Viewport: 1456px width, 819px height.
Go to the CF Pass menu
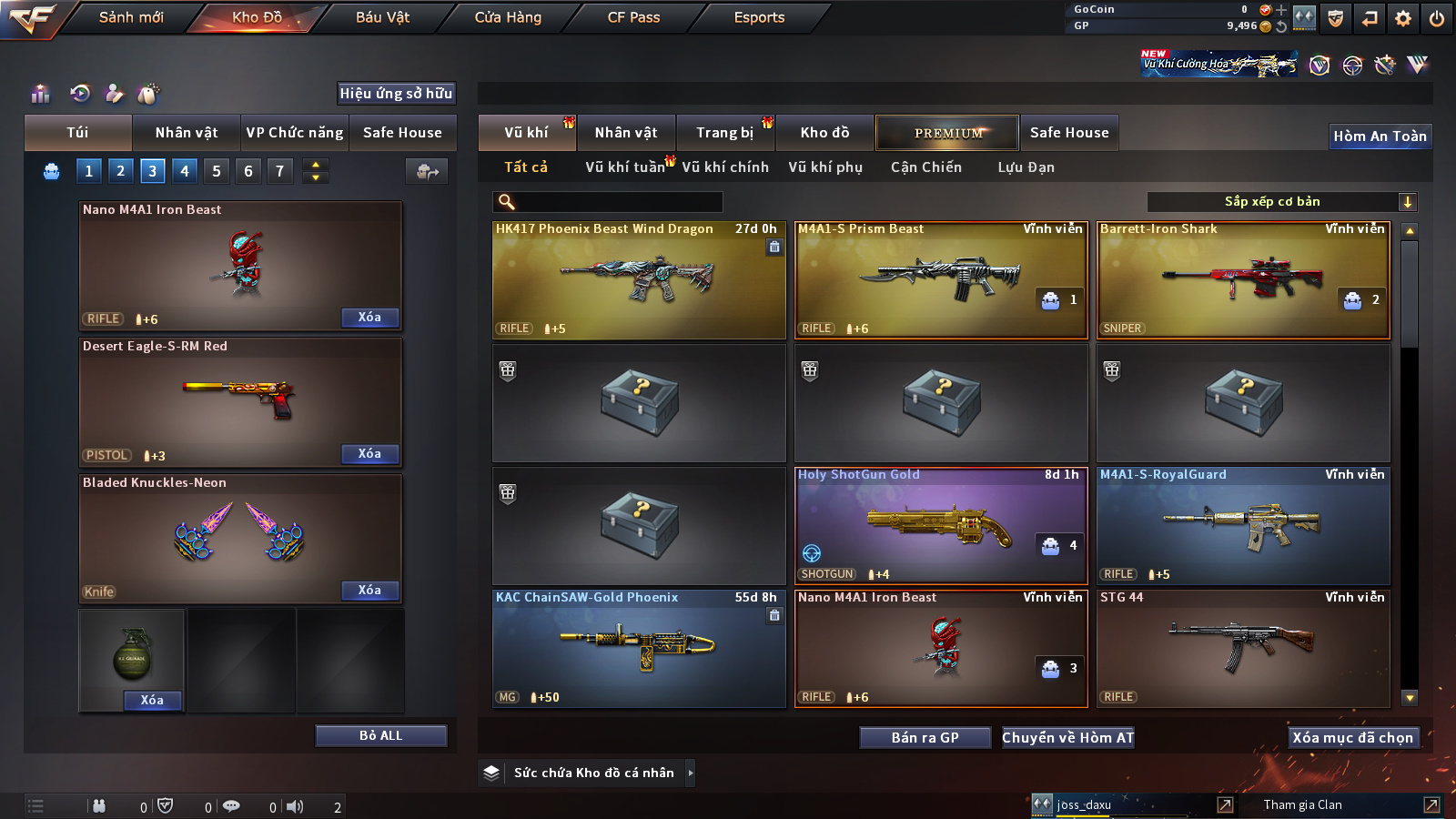633,17
